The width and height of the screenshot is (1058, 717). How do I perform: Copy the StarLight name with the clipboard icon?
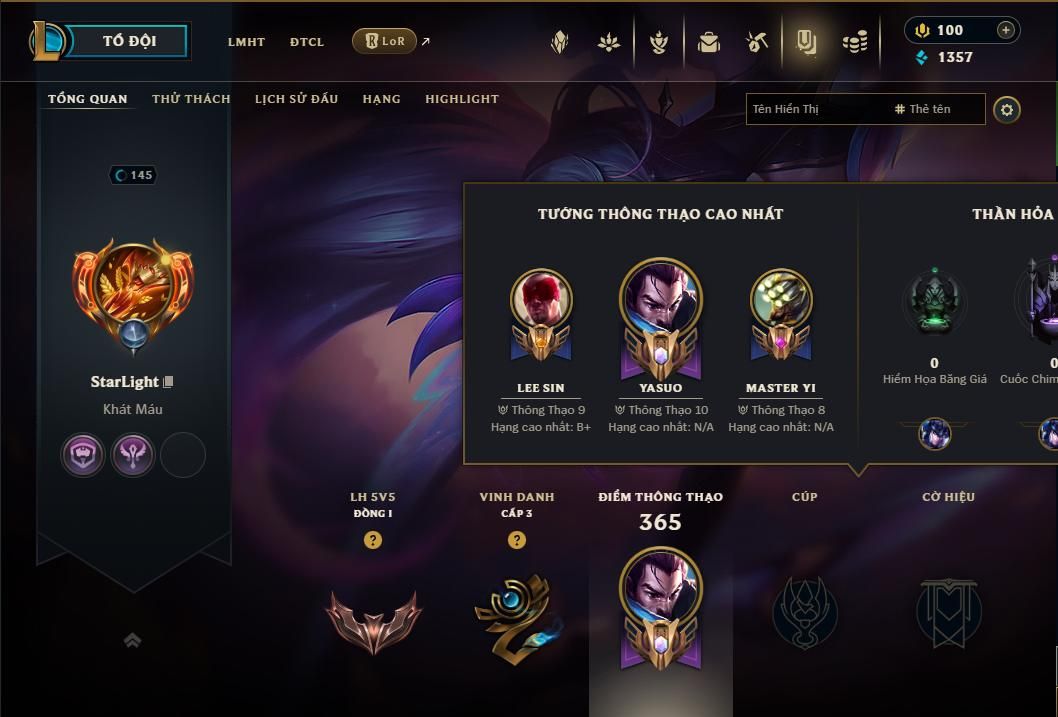click(169, 382)
